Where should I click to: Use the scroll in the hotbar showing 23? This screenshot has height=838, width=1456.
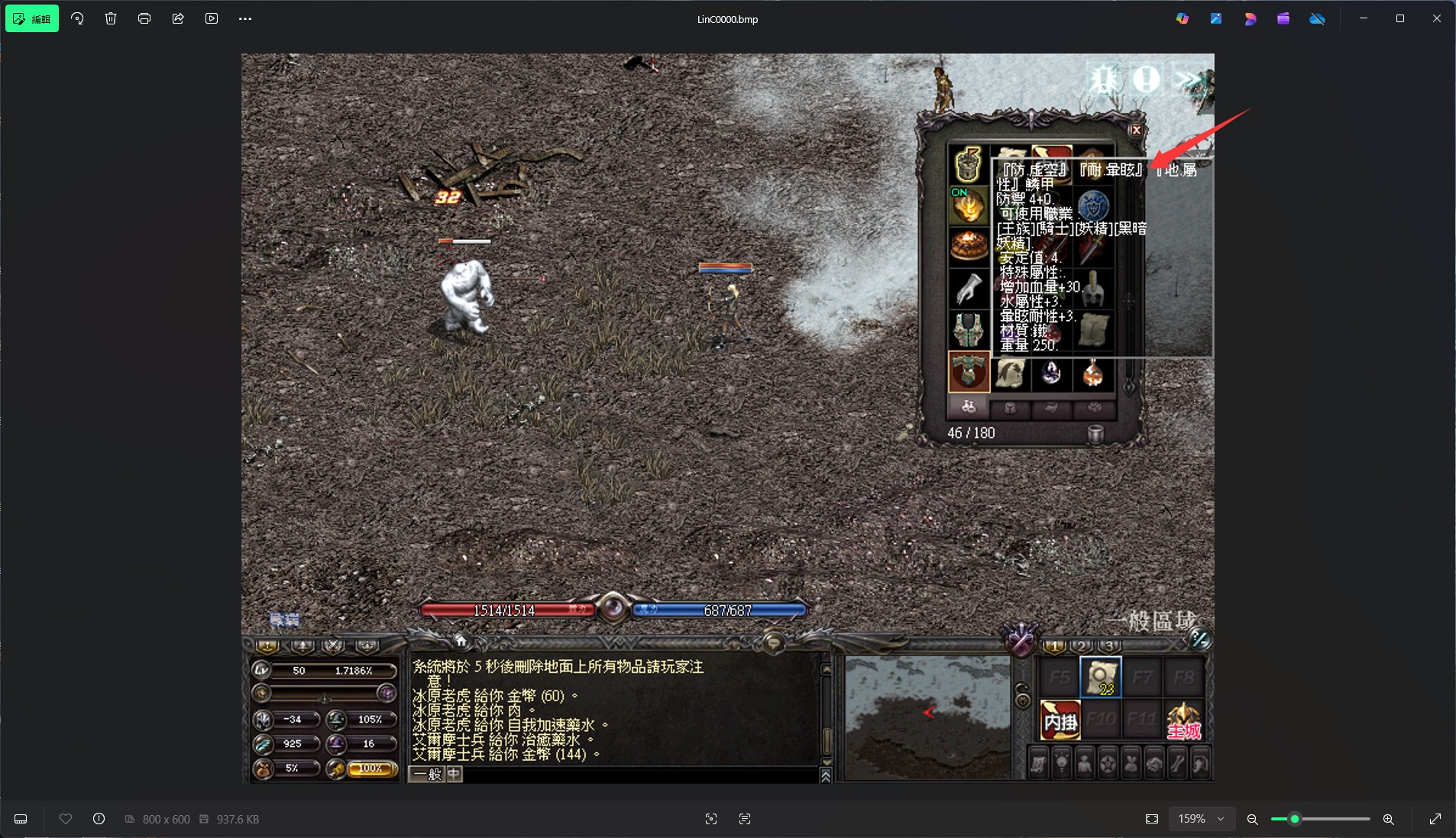1100,677
